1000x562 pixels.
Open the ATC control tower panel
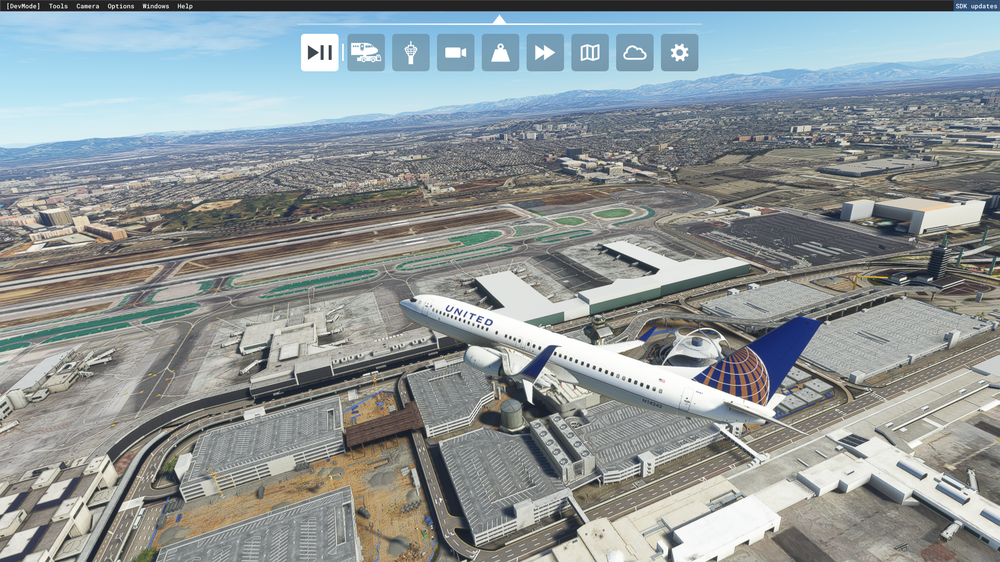click(411, 53)
